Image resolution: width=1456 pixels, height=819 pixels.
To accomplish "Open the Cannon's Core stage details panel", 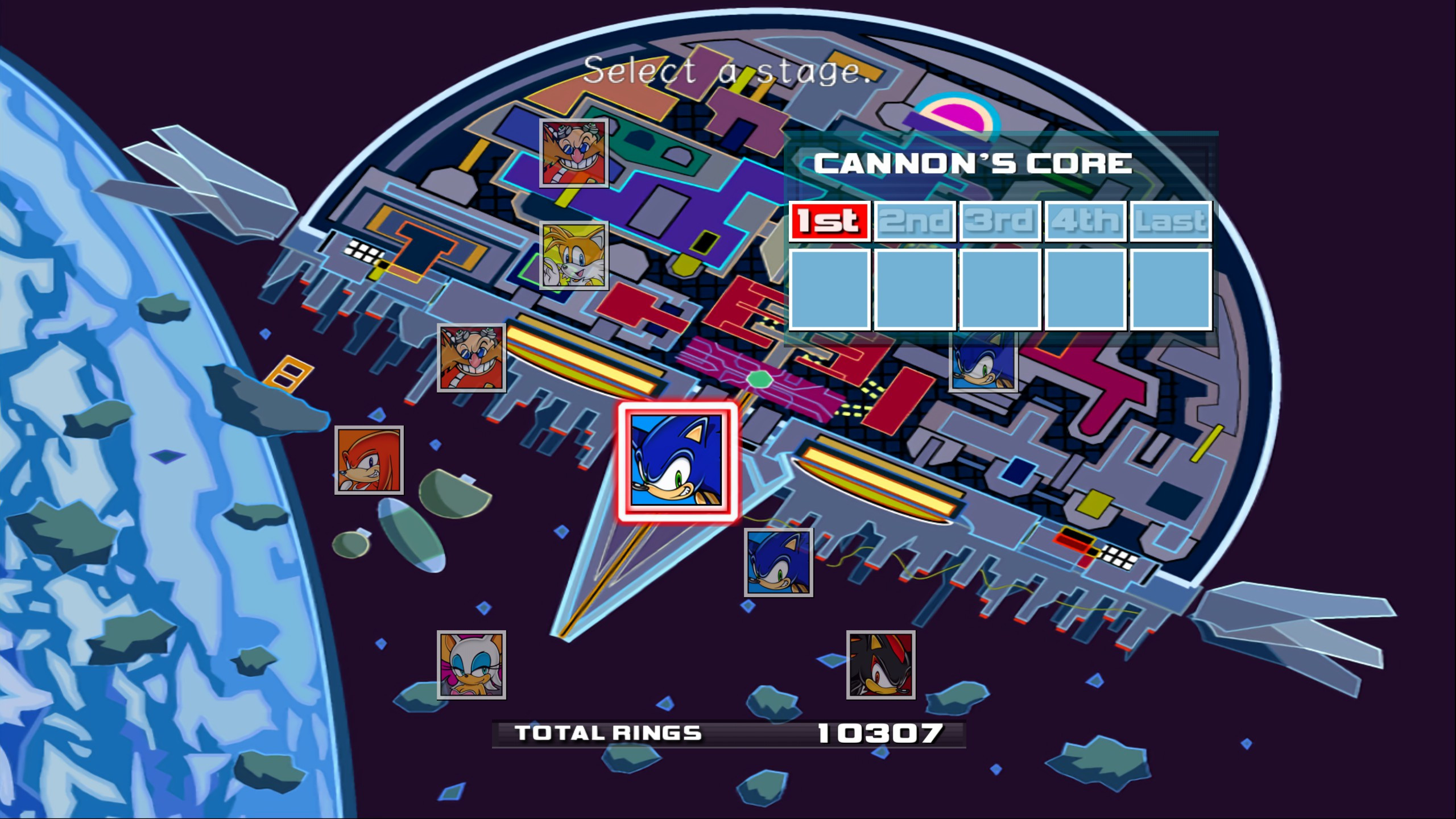I will click(974, 163).
